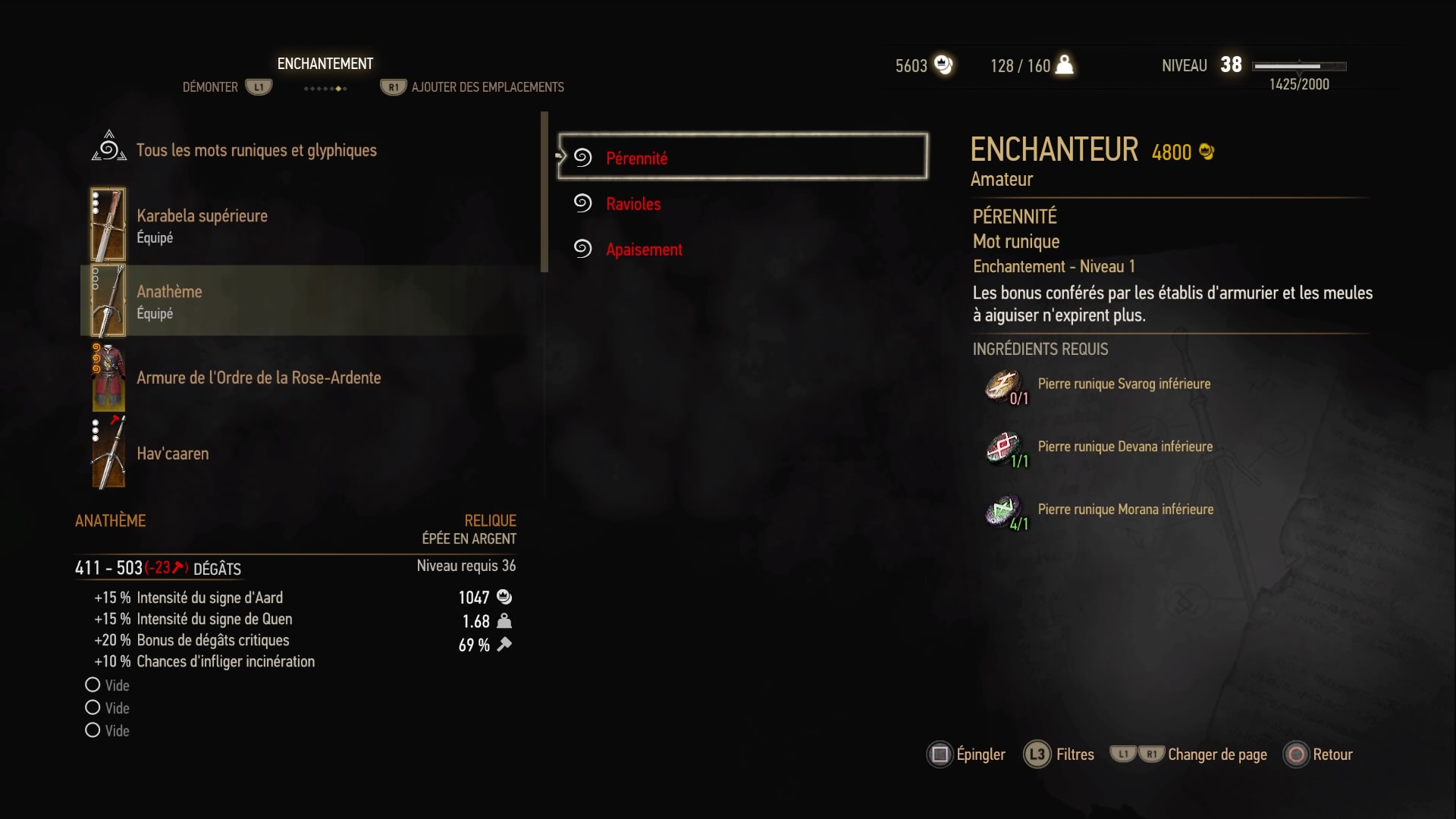The width and height of the screenshot is (1456, 819).
Task: Select the Pérennité runeword entry
Action: (x=742, y=158)
